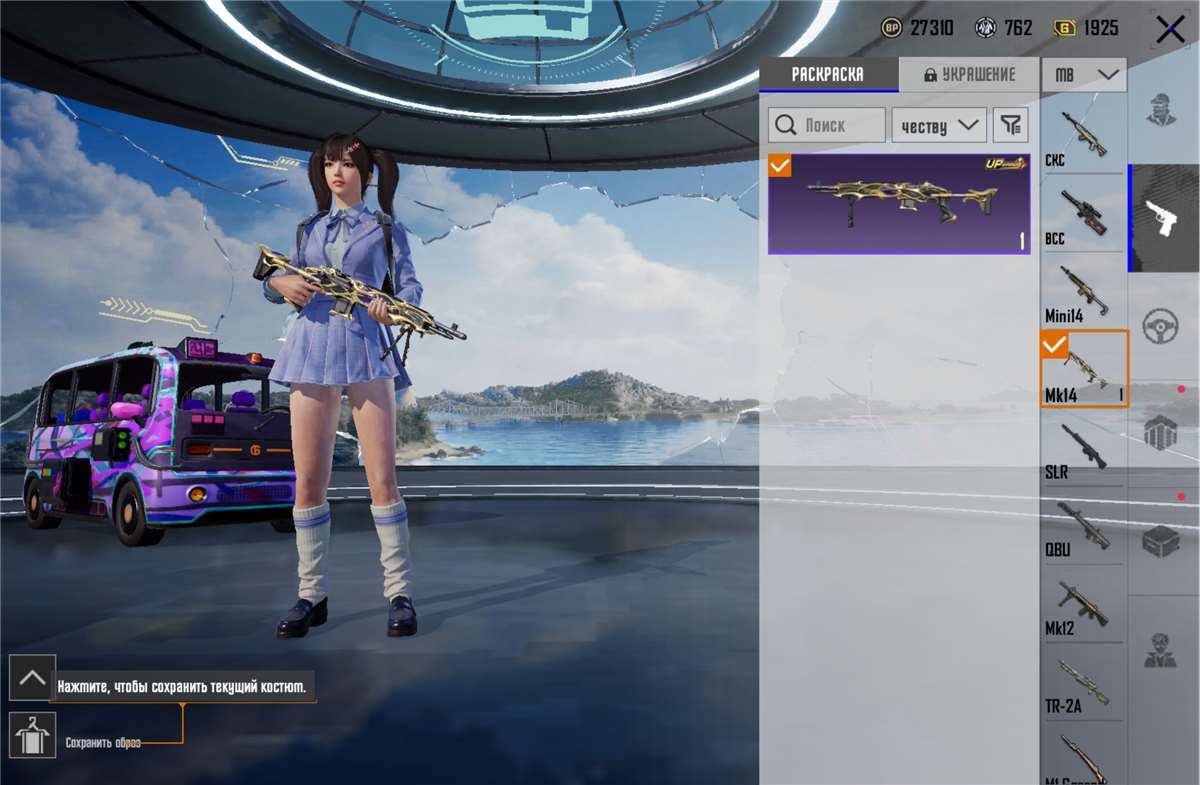Open the character outfit category

[x=1162, y=109]
